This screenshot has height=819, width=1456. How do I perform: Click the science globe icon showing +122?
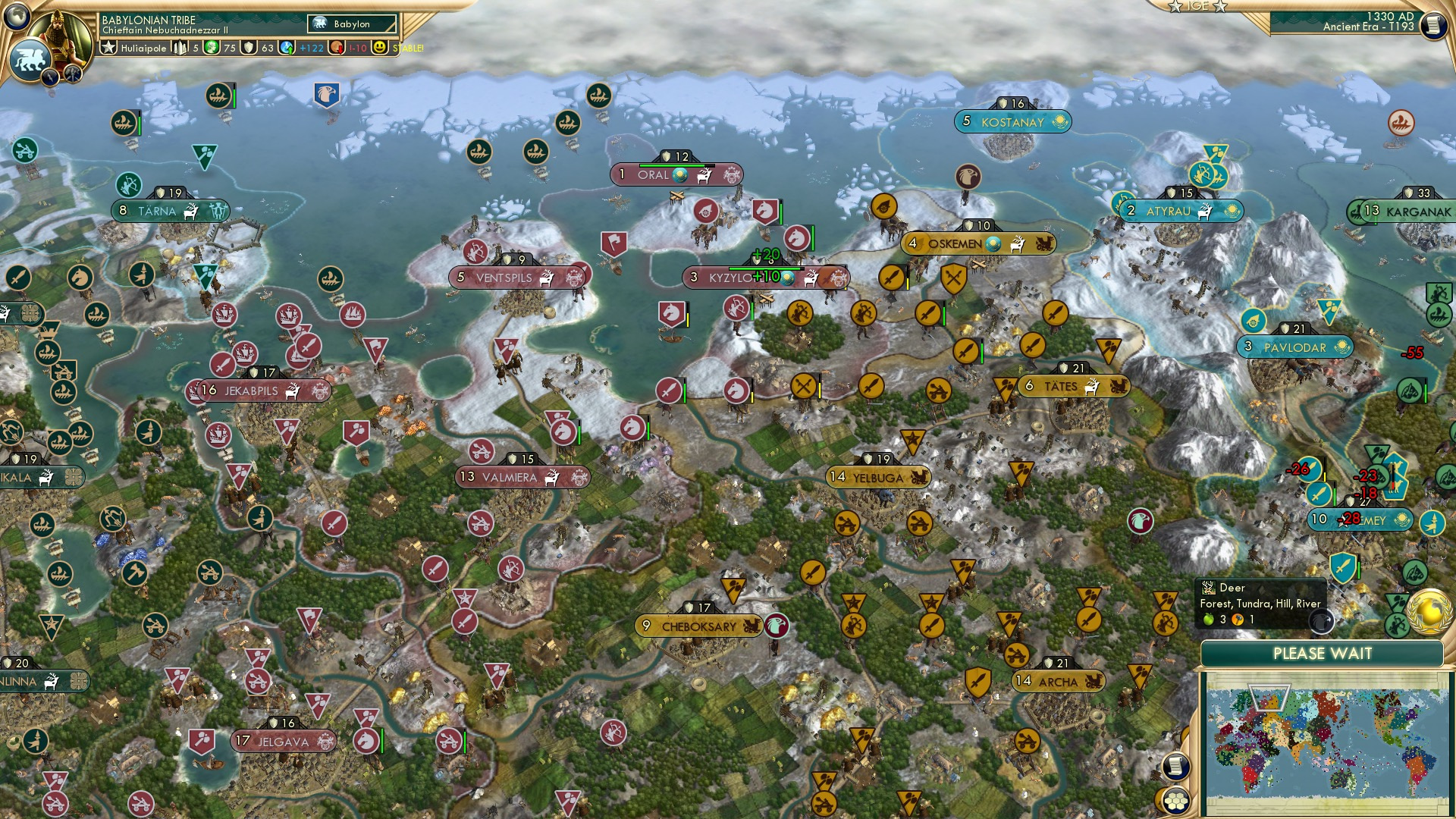(286, 48)
